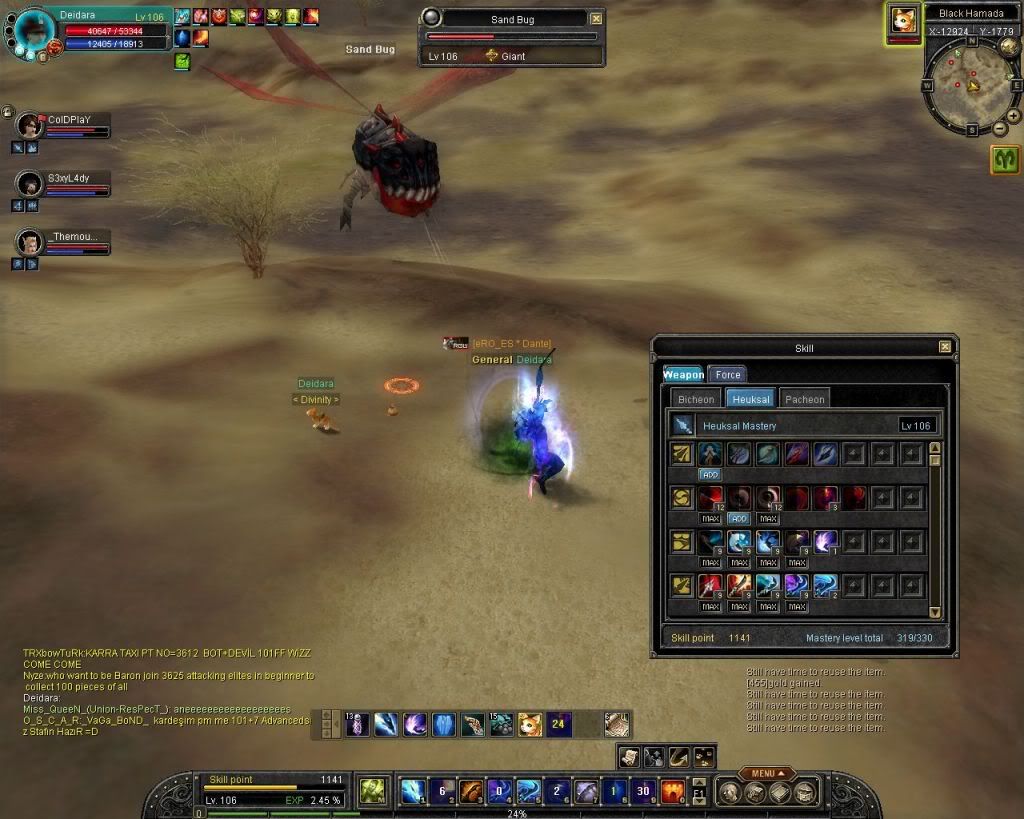1024x819 pixels.
Task: Select party member ColDPlaY
Action: 31,125
